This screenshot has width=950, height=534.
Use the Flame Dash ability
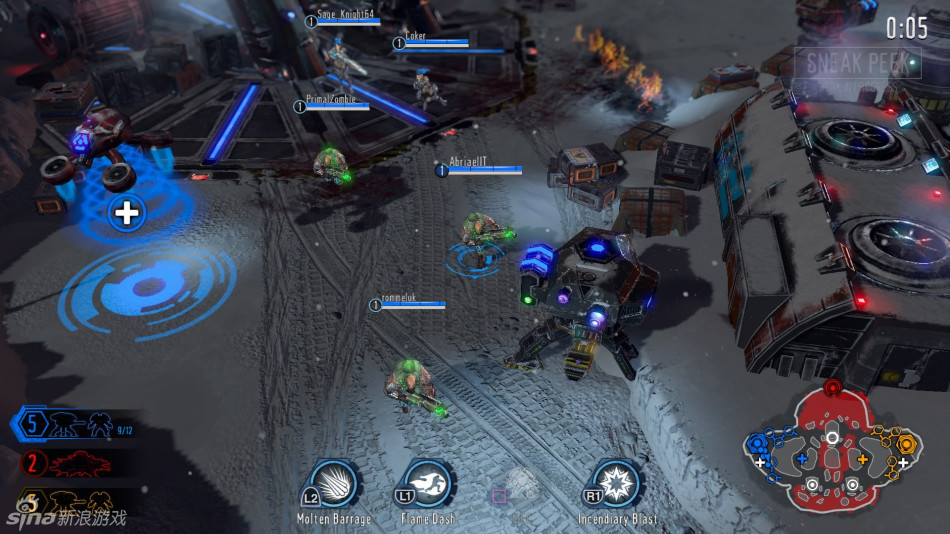click(x=427, y=485)
